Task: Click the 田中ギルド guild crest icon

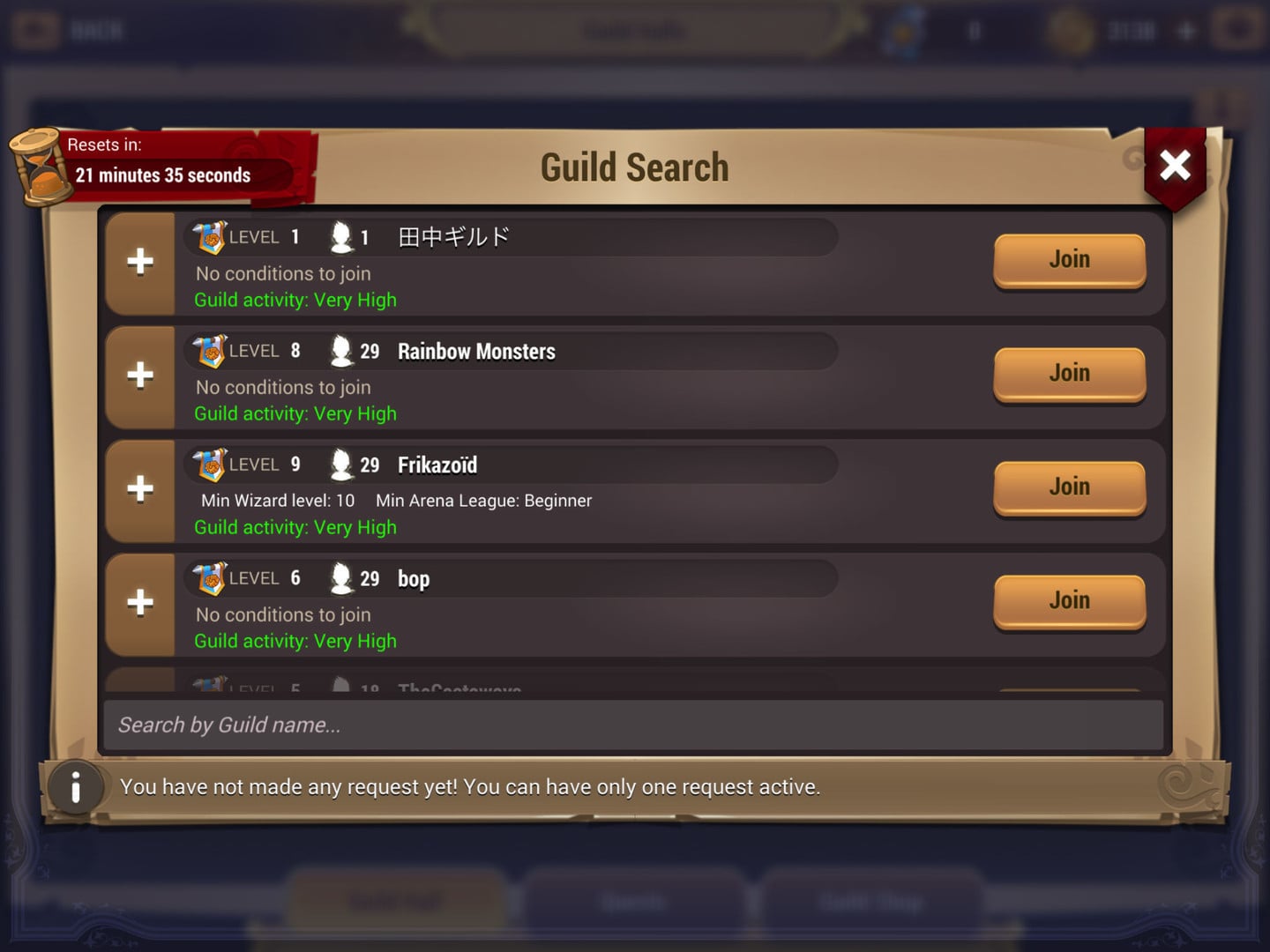Action: [x=209, y=236]
